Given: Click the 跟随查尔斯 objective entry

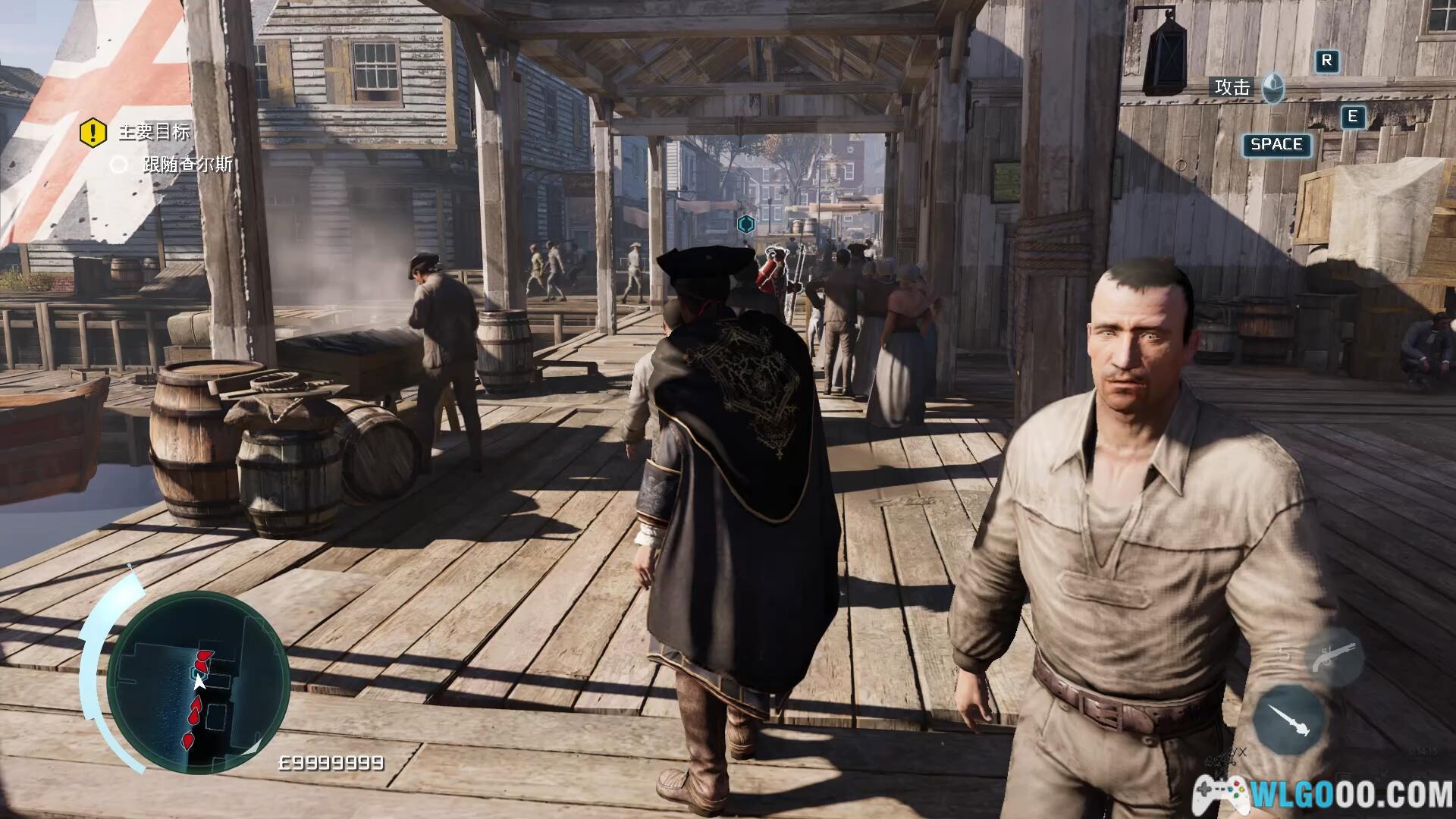Looking at the screenshot, I should (187, 165).
